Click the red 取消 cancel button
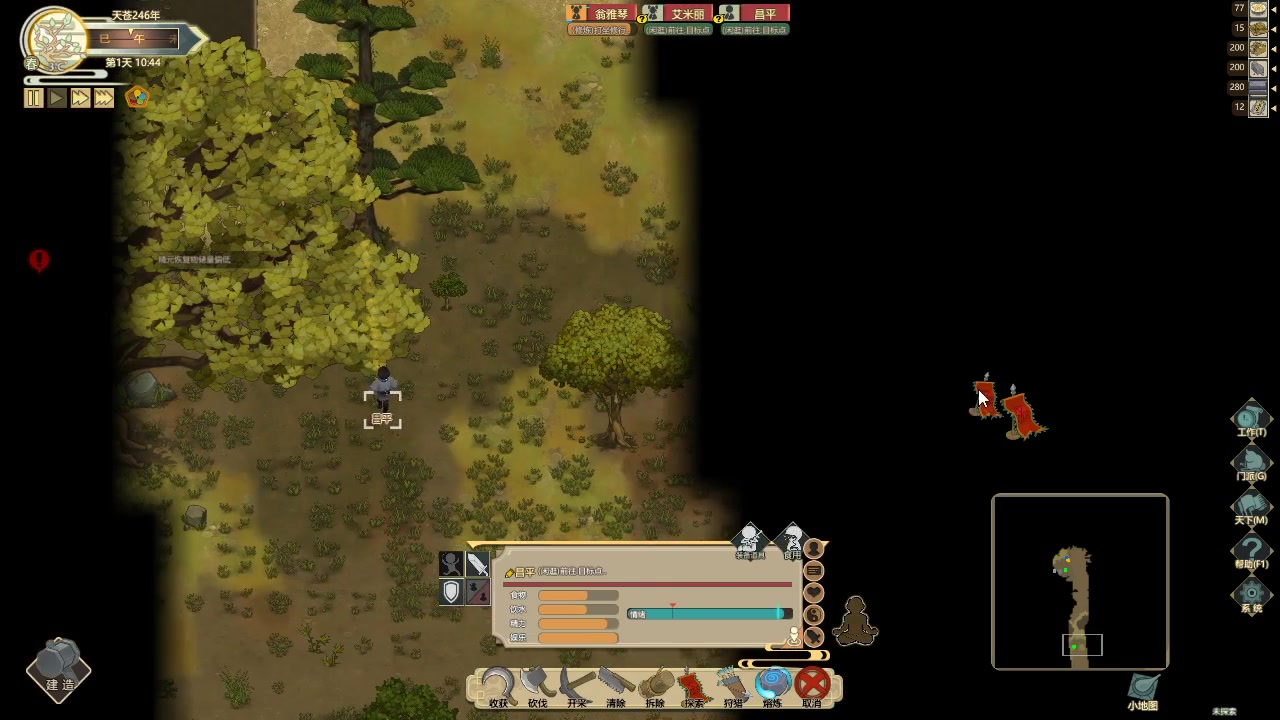The width and height of the screenshot is (1280, 720). pos(812,686)
